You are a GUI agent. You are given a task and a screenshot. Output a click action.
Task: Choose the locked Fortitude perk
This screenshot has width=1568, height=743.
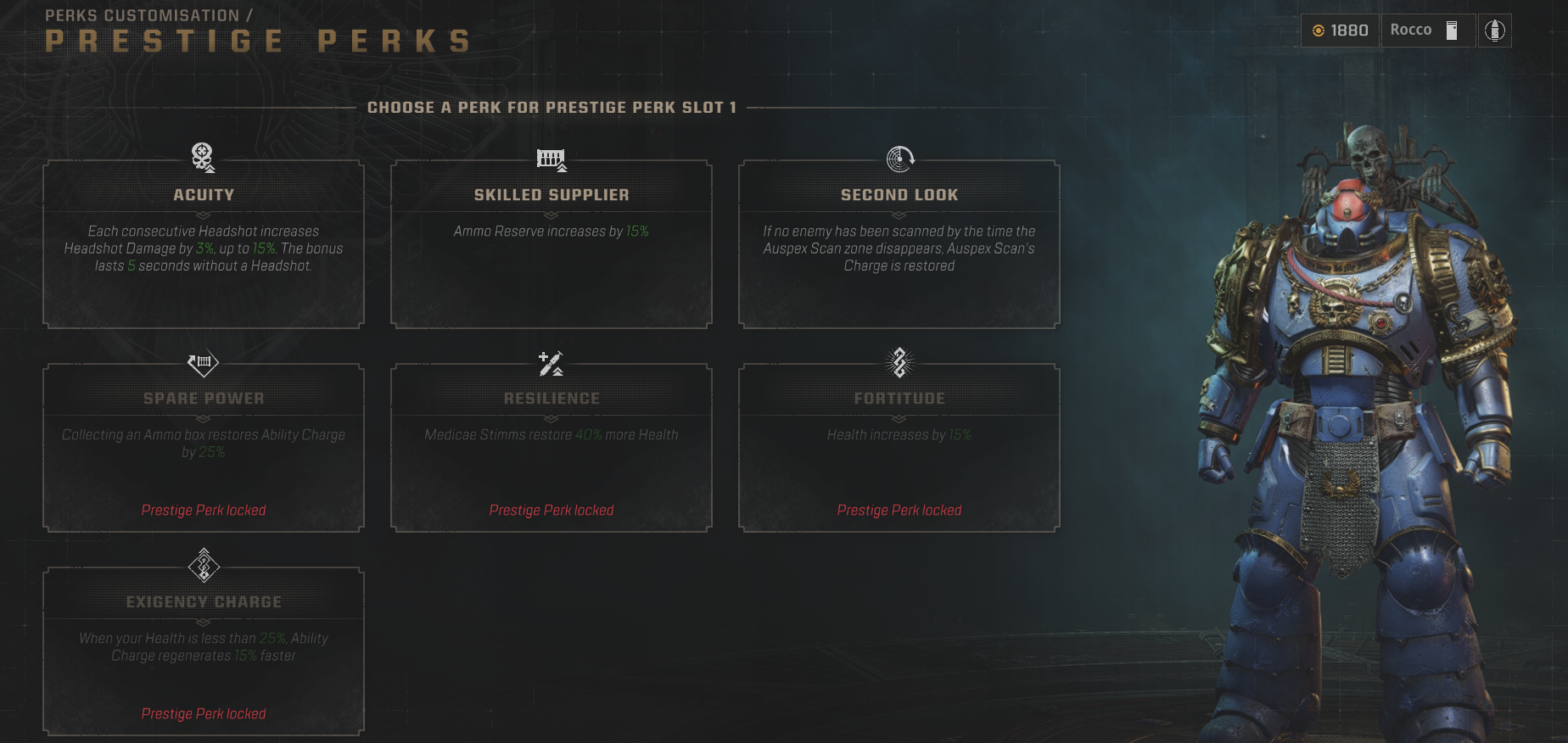pos(899,448)
